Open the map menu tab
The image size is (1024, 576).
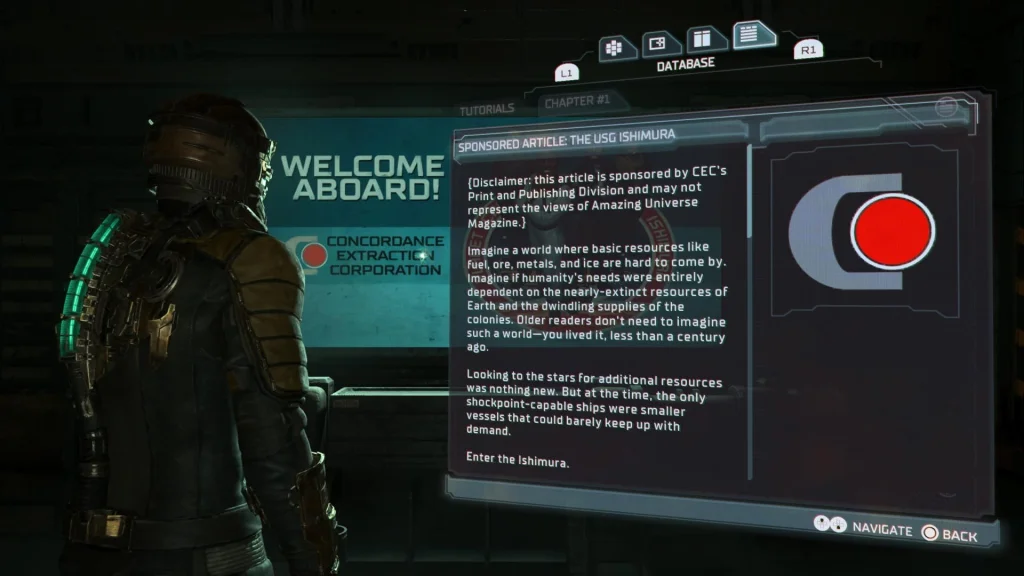tap(659, 43)
